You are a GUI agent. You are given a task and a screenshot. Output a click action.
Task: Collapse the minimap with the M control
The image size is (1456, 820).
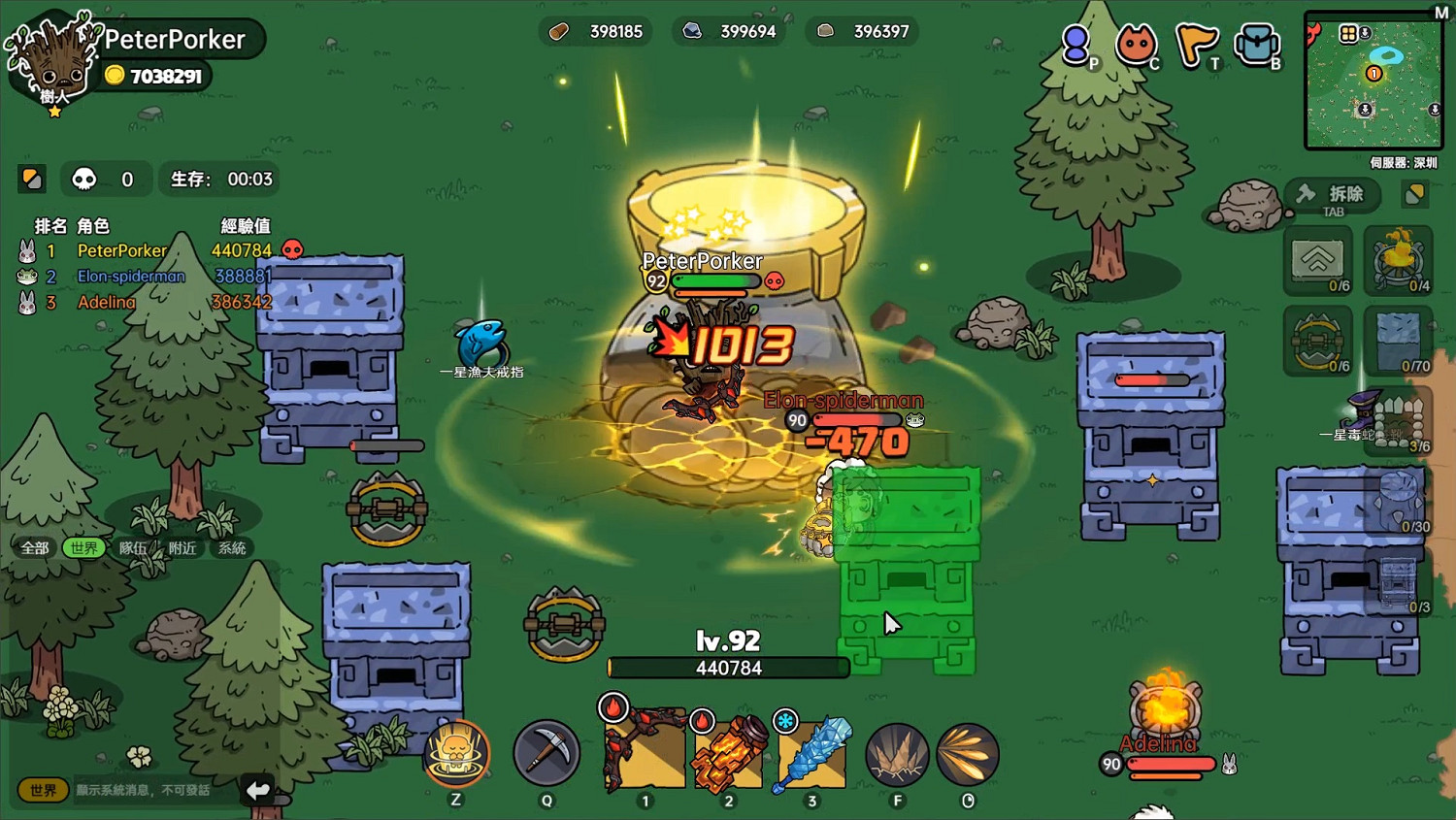(1442, 12)
